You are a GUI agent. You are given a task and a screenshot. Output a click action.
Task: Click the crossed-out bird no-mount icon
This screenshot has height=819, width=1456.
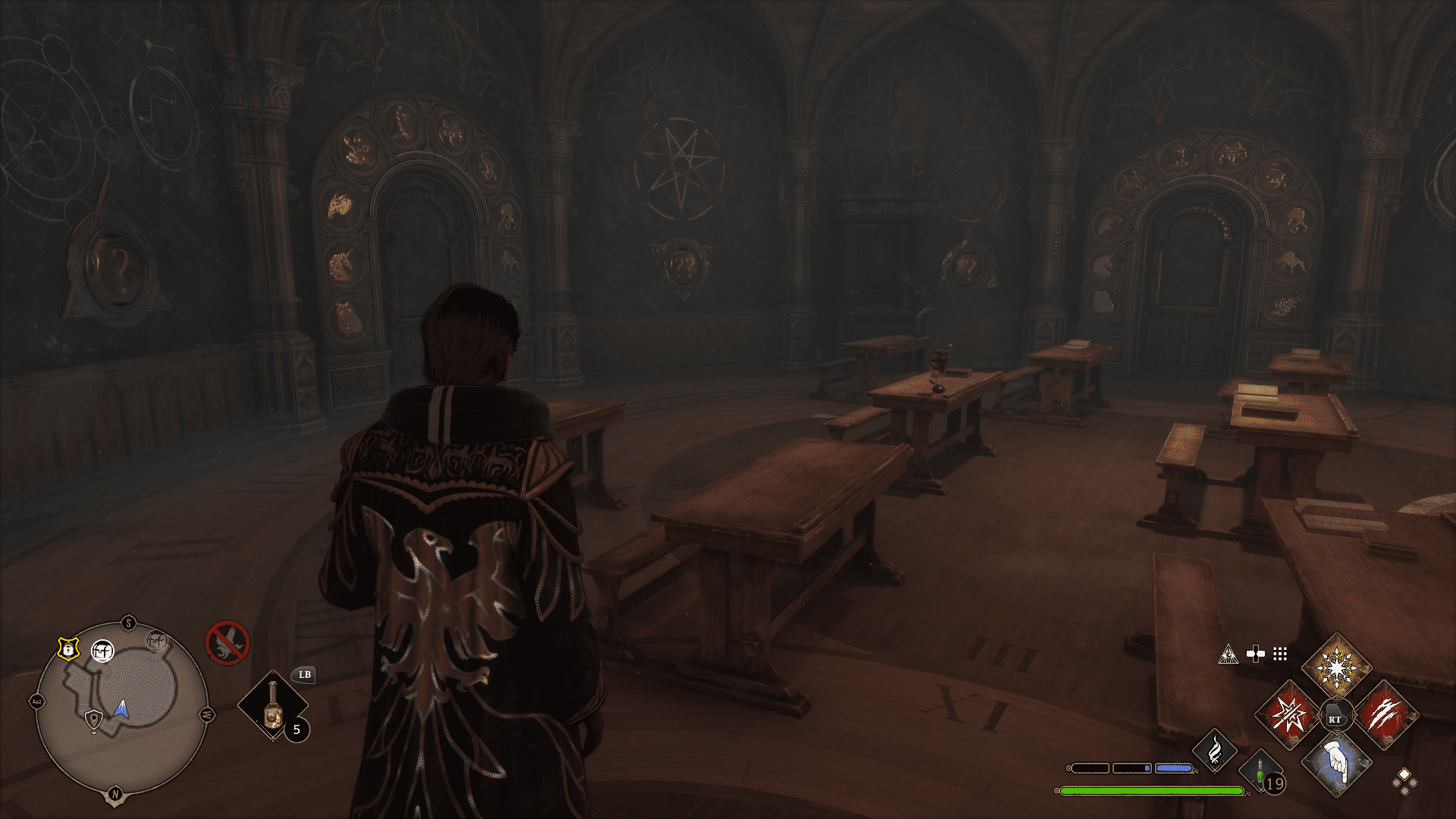click(227, 642)
